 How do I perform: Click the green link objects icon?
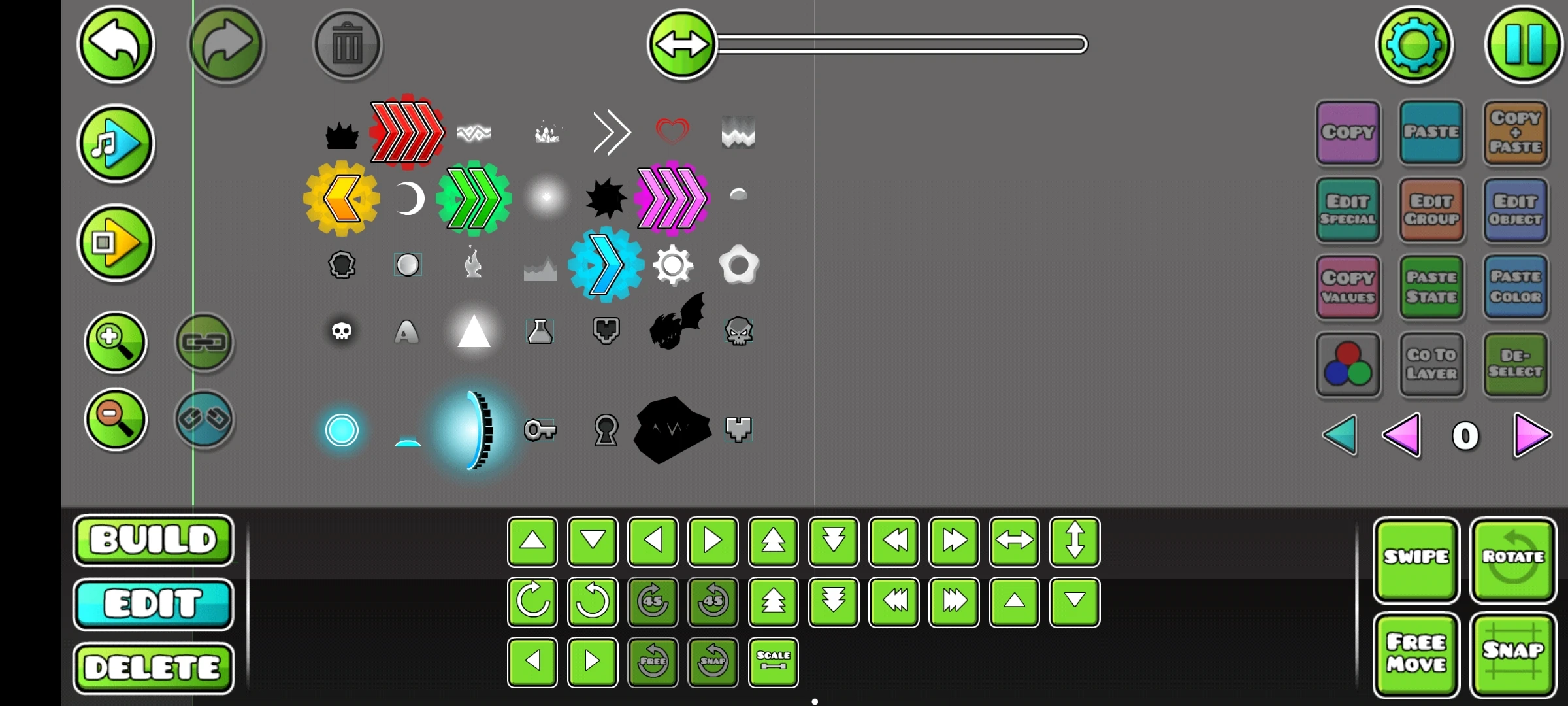[x=204, y=343]
